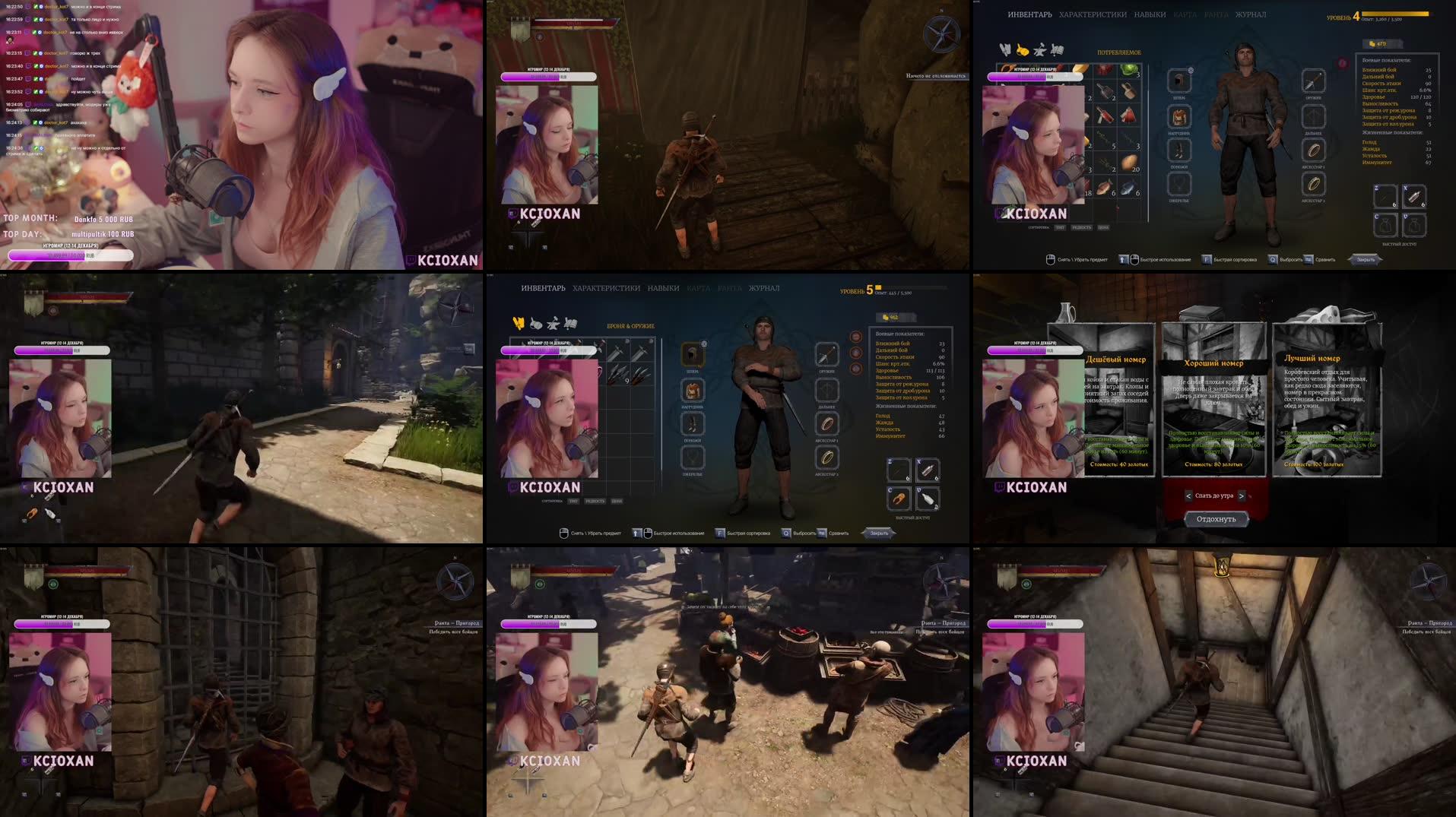Click the right arrow beside Спать до утра
Viewport: 1456px width, 817px height.
1242,496
